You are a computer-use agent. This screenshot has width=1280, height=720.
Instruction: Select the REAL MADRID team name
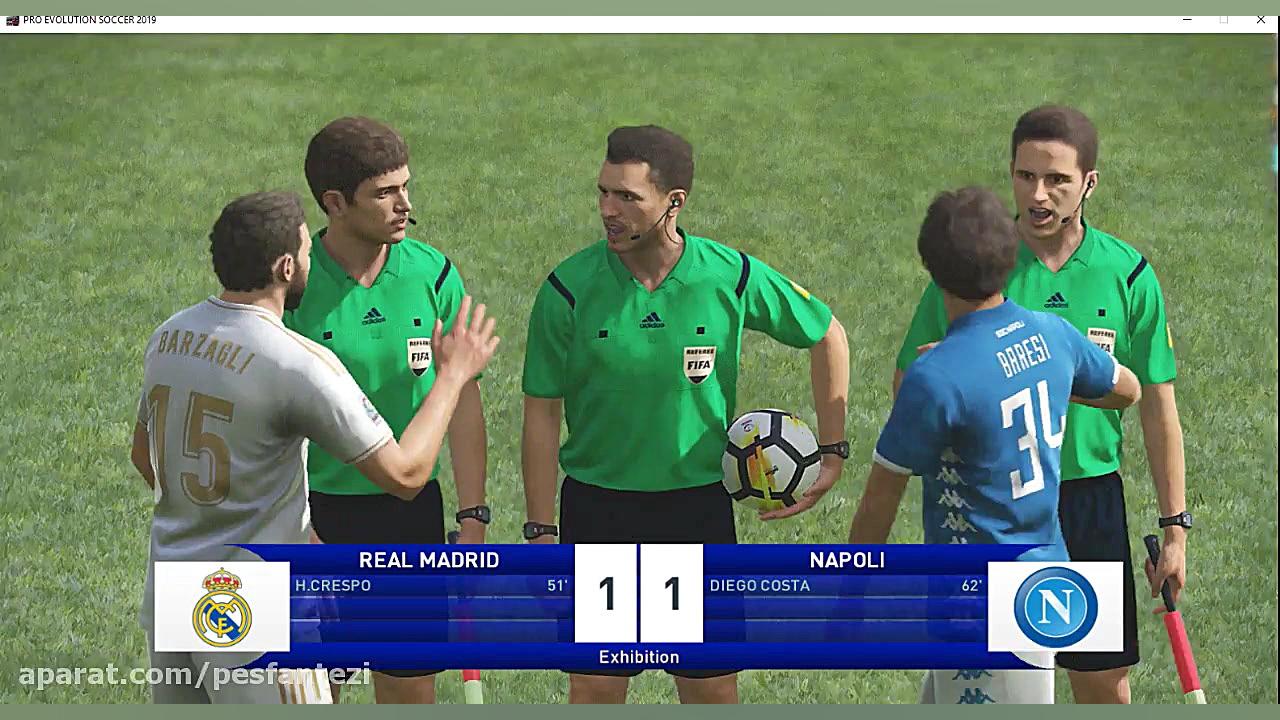[x=428, y=560]
